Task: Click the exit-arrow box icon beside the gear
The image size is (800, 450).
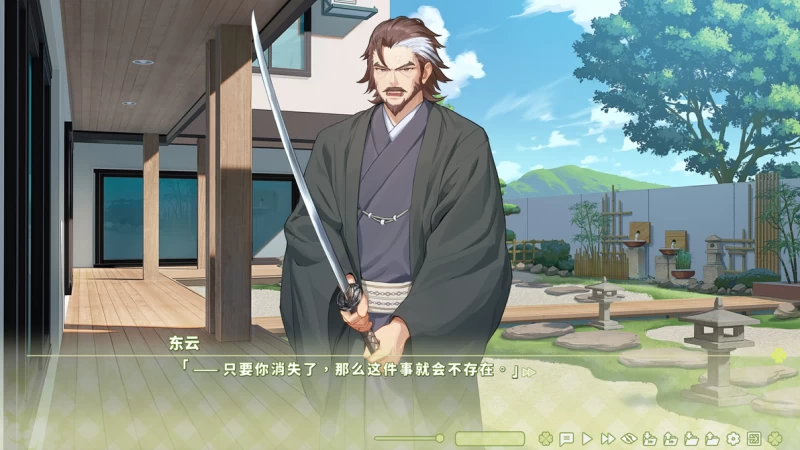Action: (754, 438)
